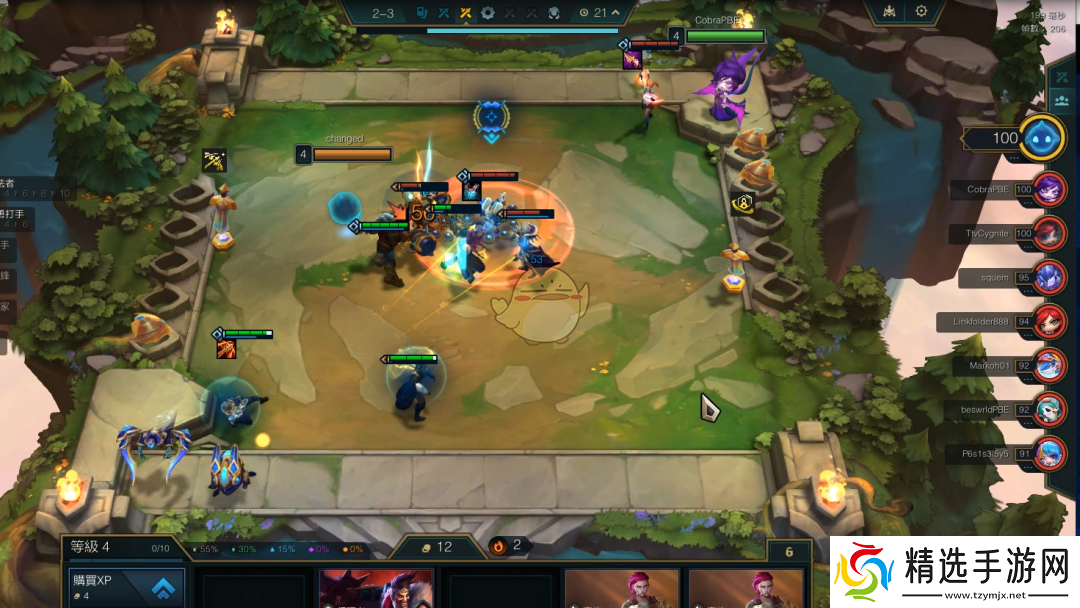Image resolution: width=1080 pixels, height=608 pixels.
Task: Select beswrldPBE's portrait
Action: click(1050, 409)
